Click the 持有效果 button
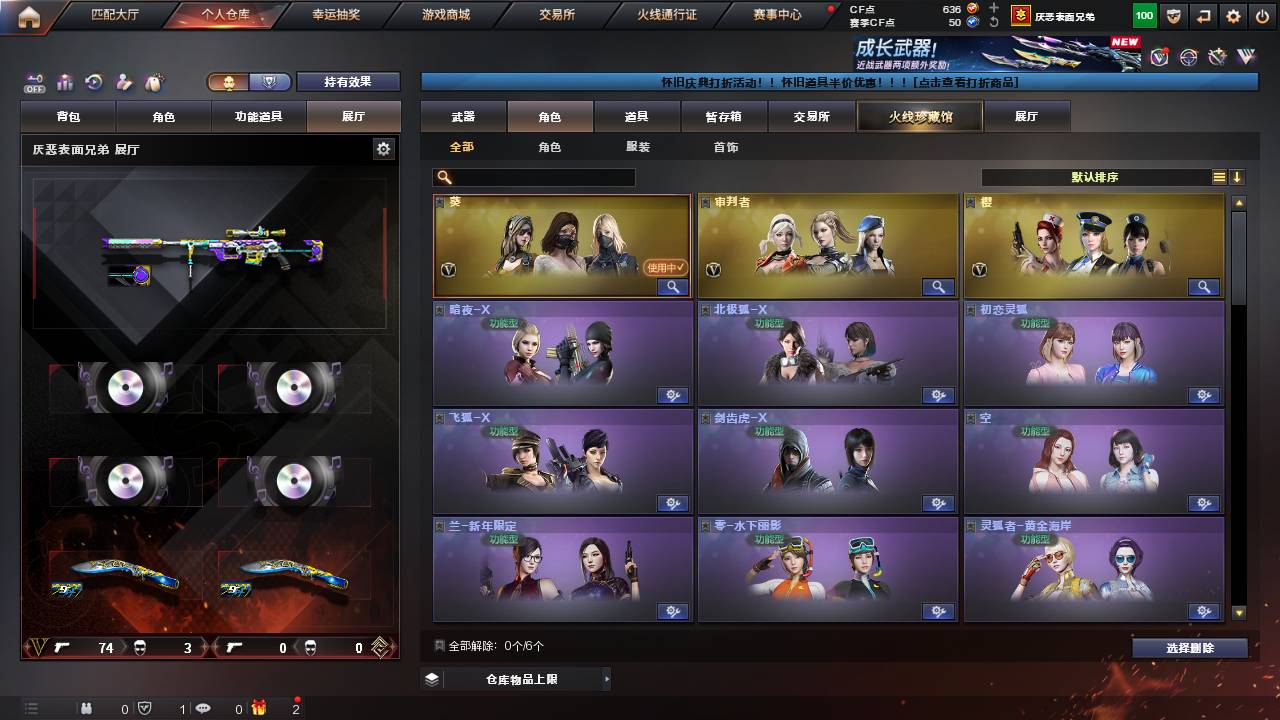1280x720 pixels. coord(348,82)
